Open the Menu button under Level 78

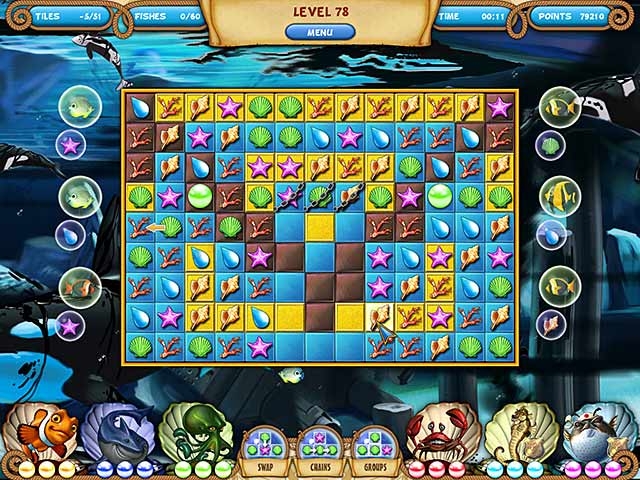[320, 32]
